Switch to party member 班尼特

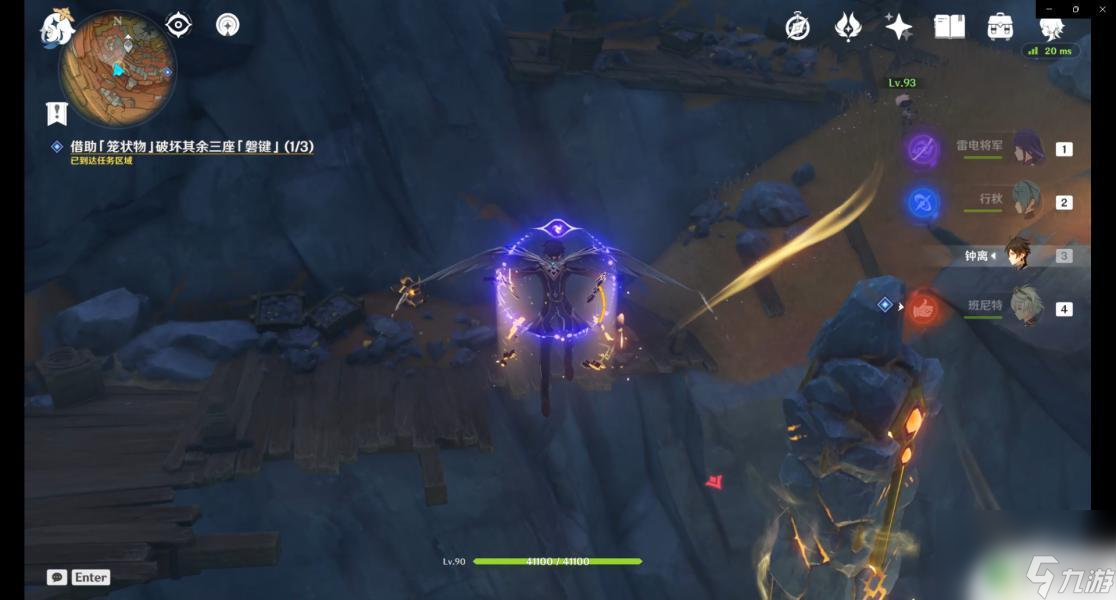click(1027, 308)
